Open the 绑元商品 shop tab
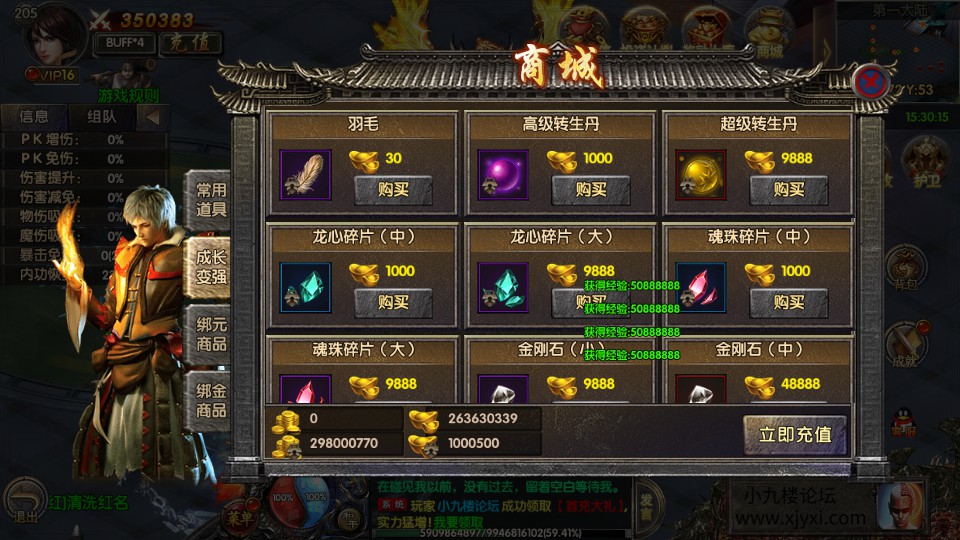Viewport: 960px width, 540px height. pyautogui.click(x=210, y=334)
